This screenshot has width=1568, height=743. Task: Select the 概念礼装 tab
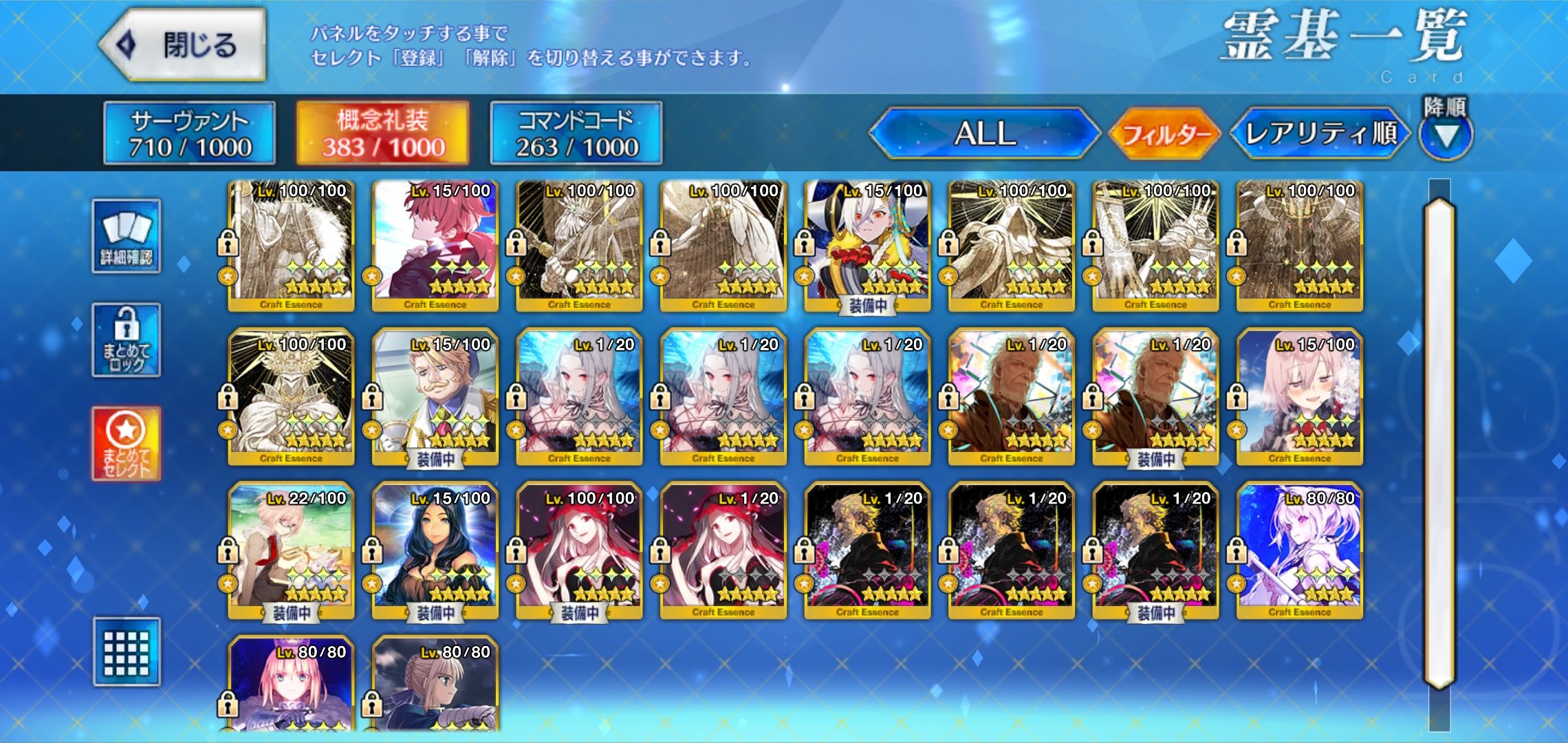click(x=383, y=133)
